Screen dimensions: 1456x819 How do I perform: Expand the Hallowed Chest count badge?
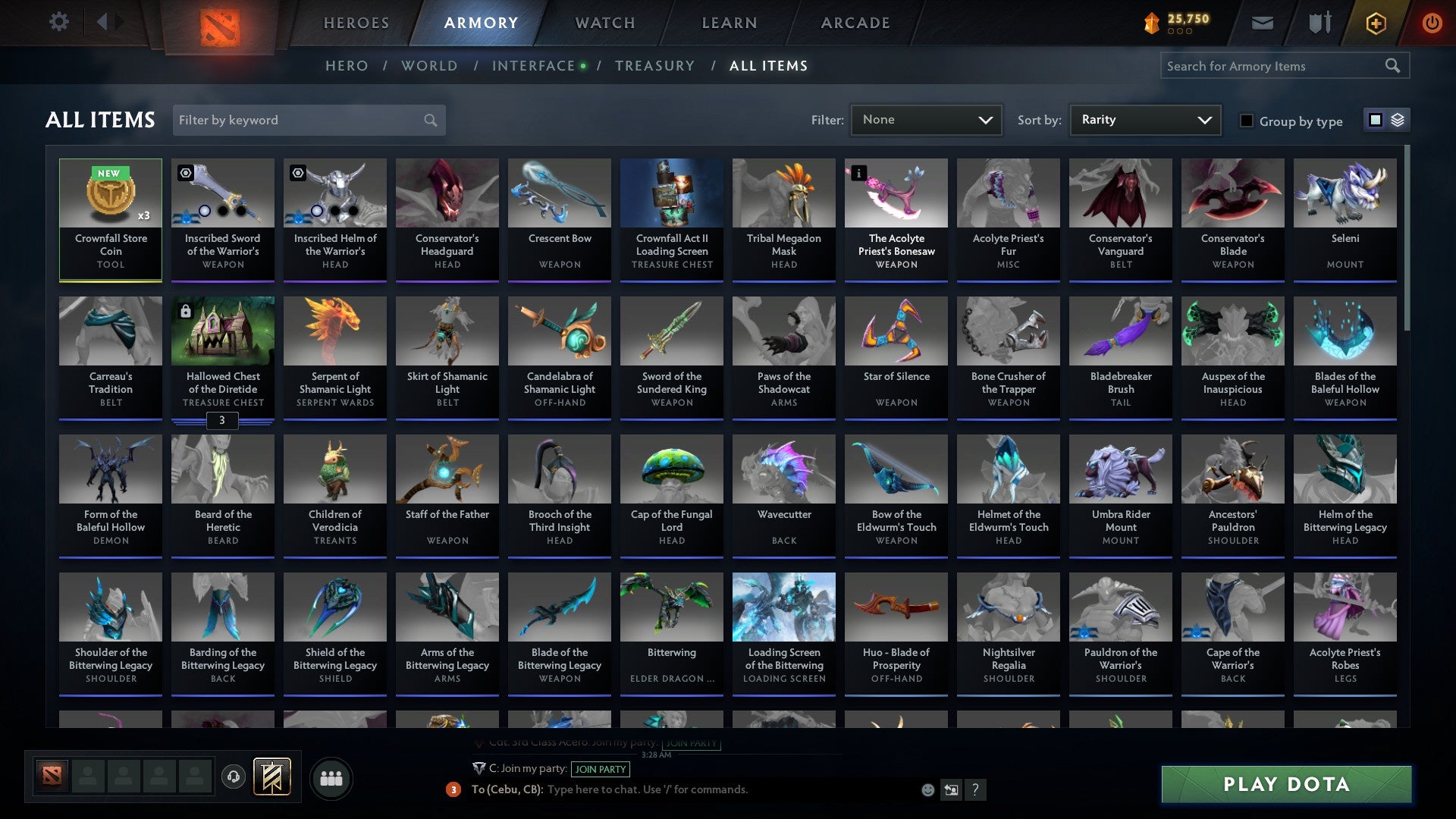pyautogui.click(x=223, y=420)
